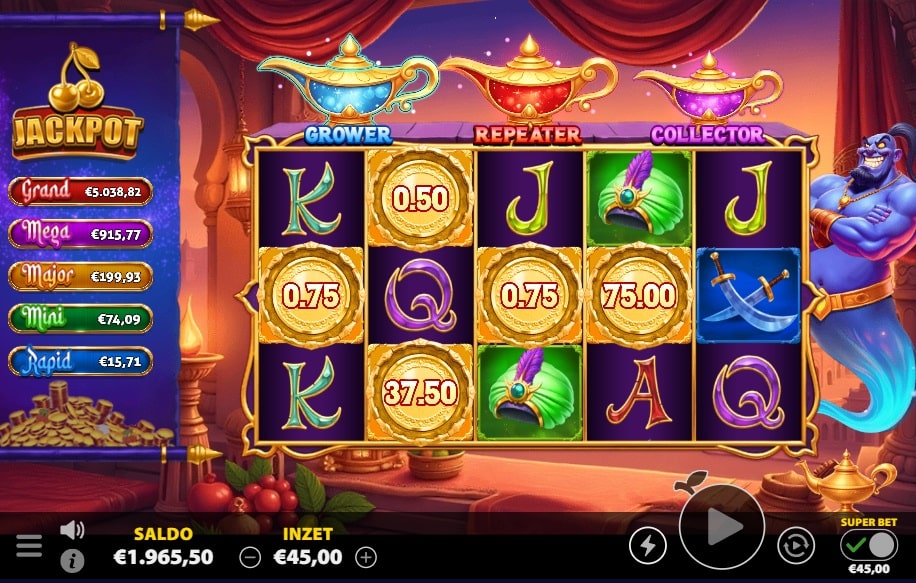Spin the reels with the play button
This screenshot has height=583, width=916.
tap(721, 527)
